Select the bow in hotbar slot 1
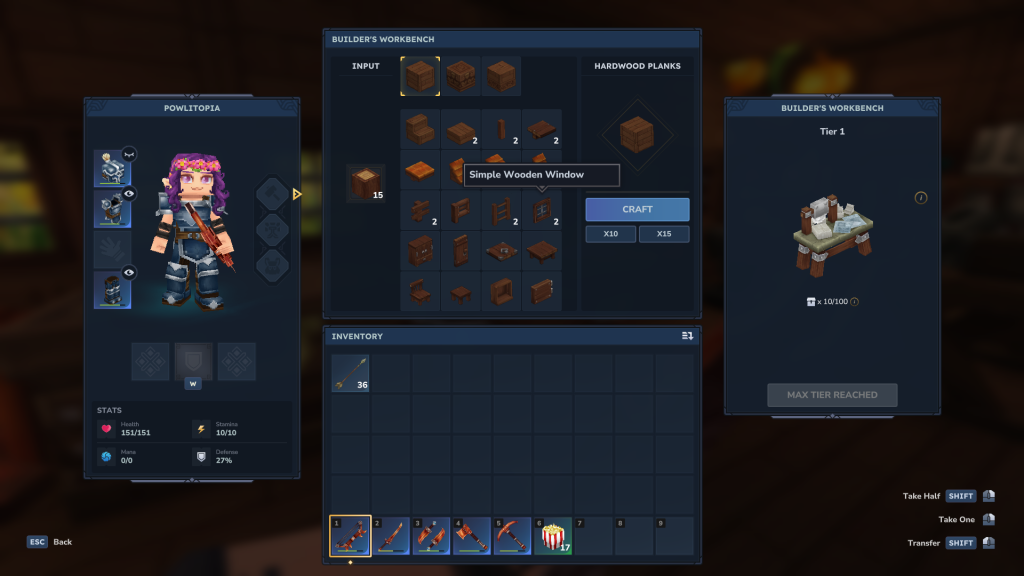 [350, 536]
